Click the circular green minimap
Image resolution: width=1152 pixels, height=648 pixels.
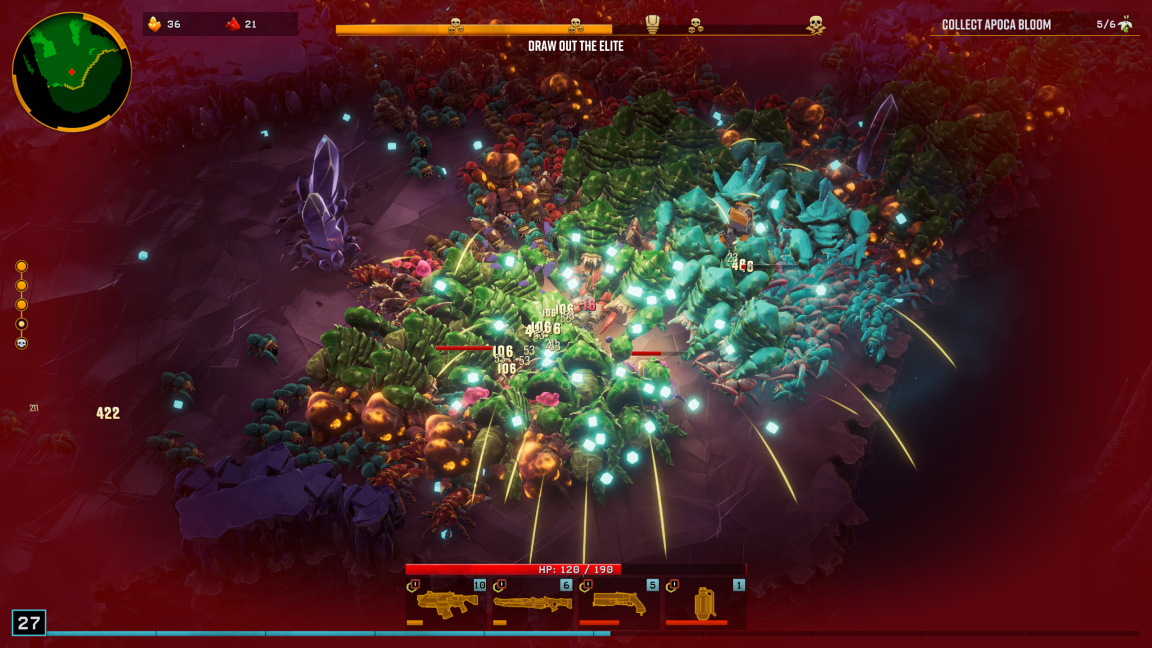tap(72, 72)
